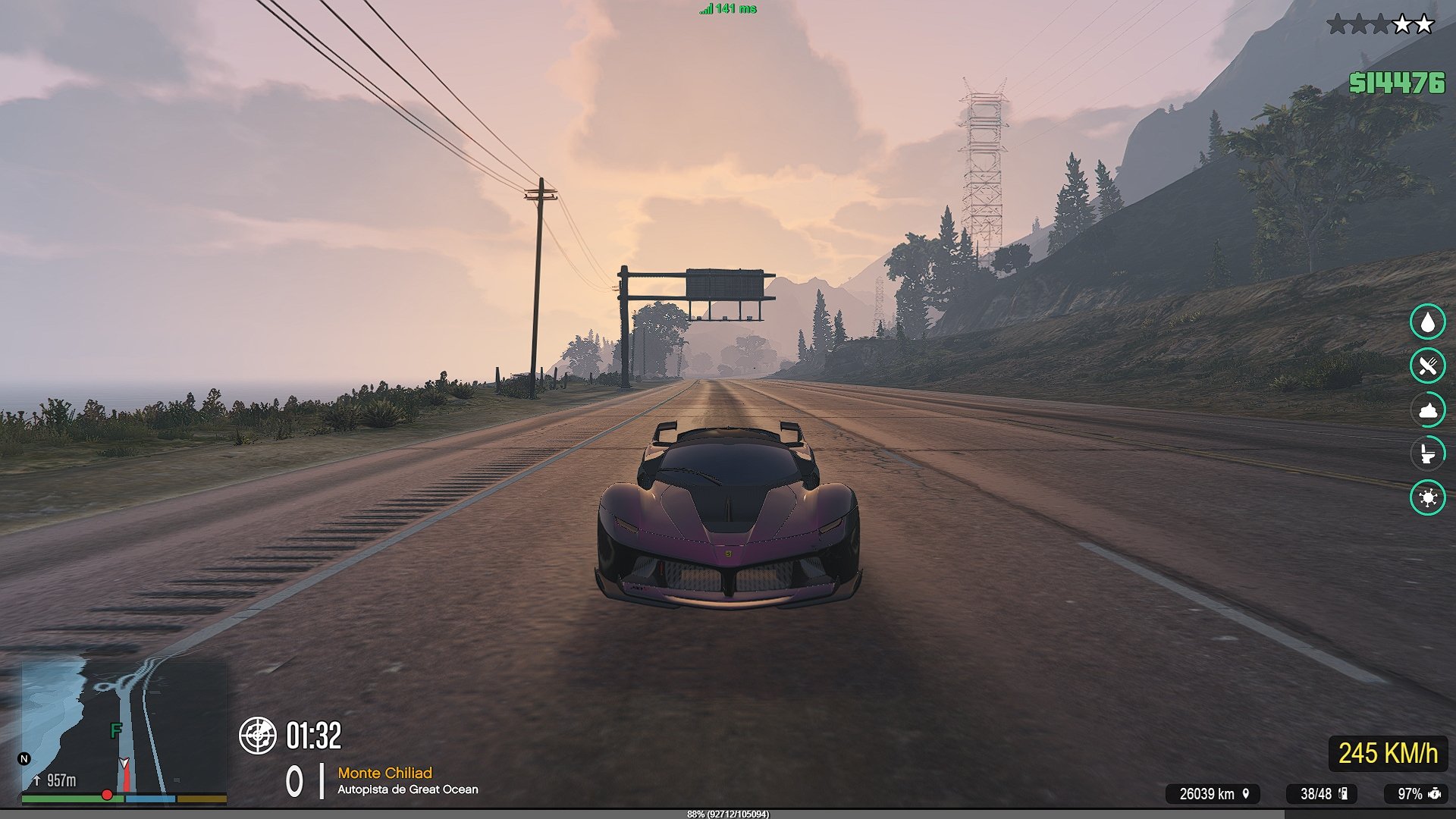The image size is (1456, 819).
Task: Click the minimap in the corner
Action: [x=124, y=726]
